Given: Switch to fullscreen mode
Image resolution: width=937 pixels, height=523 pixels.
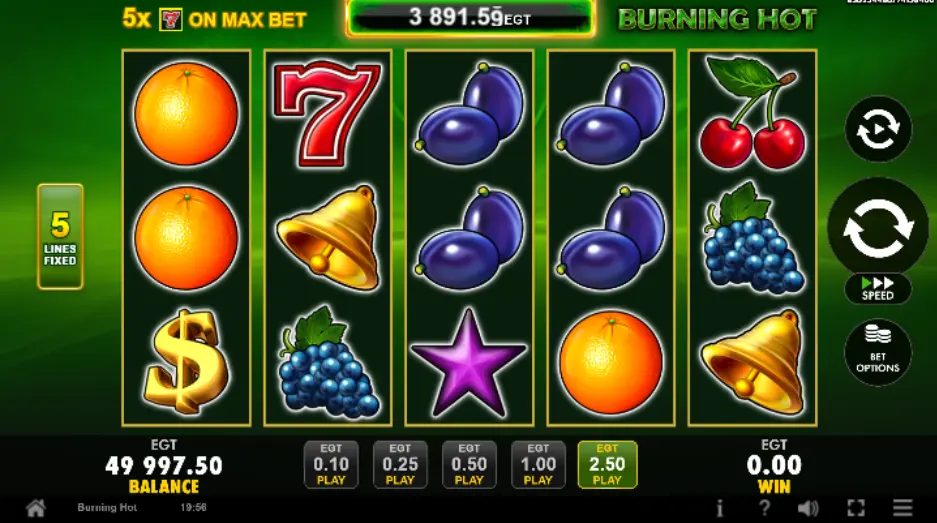Looking at the screenshot, I should tap(856, 508).
